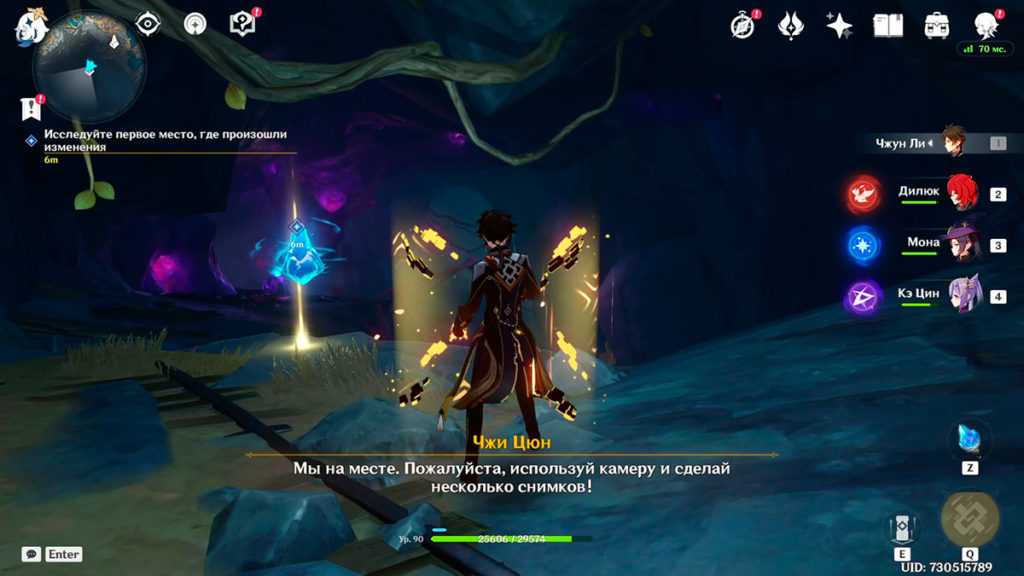Click the circular signal icon beside the eye icon
1024x576 pixels.
tap(195, 24)
